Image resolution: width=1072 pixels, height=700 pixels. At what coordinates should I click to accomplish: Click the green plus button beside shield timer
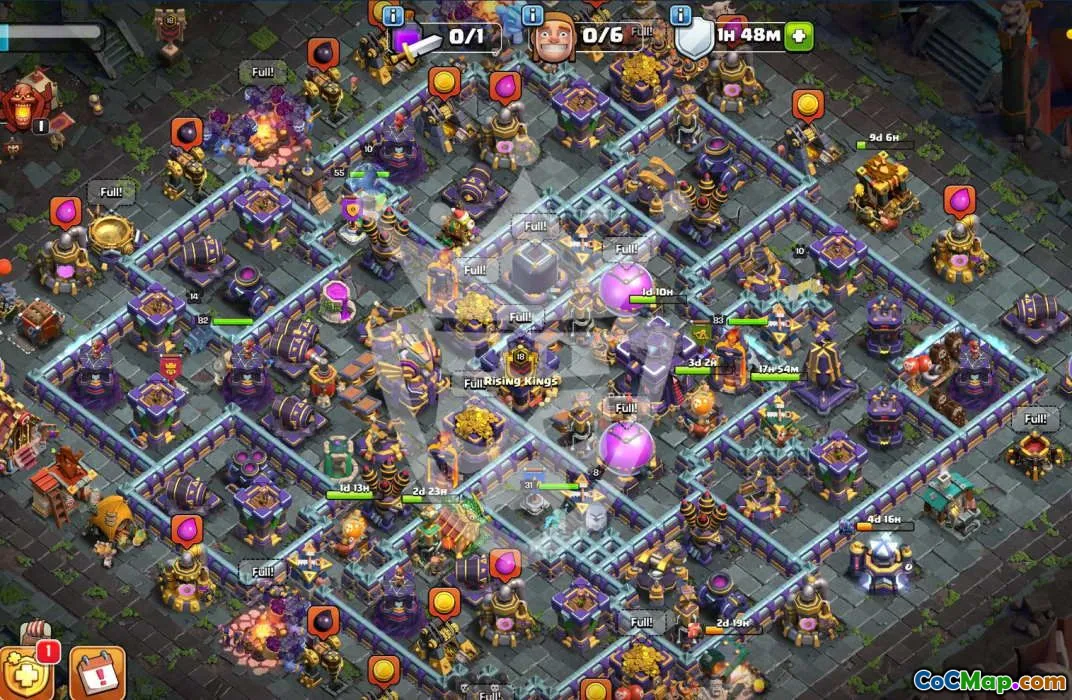coord(799,36)
